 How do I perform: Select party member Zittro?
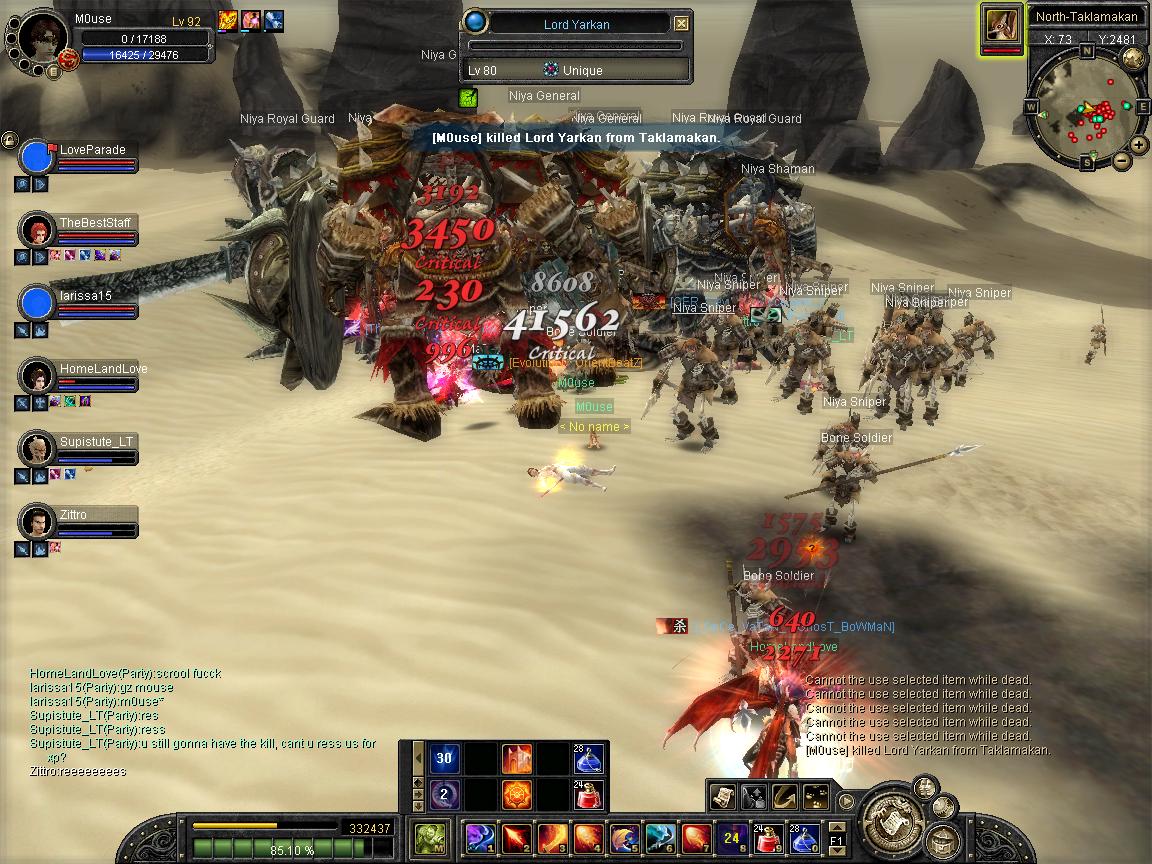click(x=37, y=522)
